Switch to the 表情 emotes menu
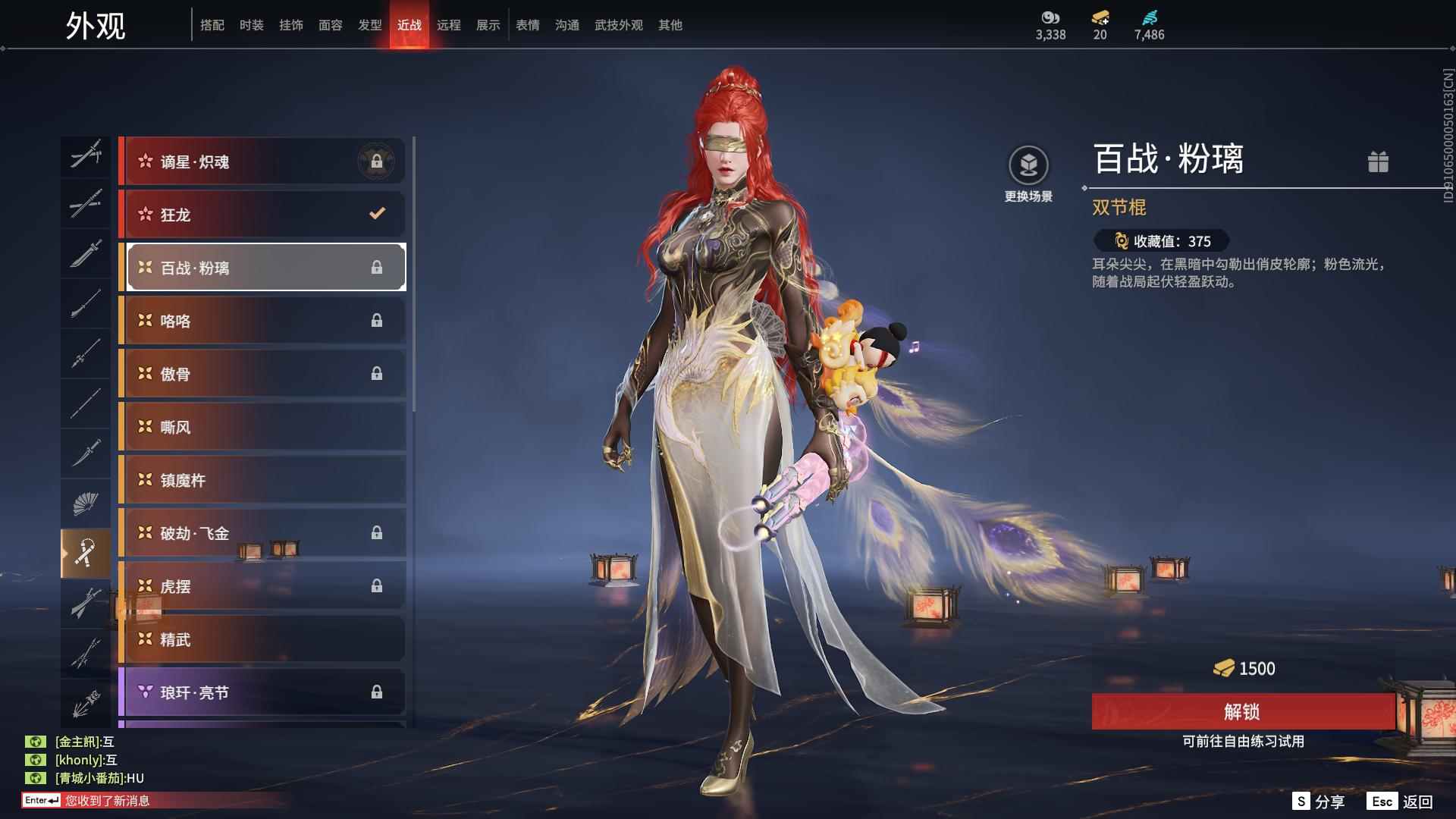The image size is (1456, 819). [x=527, y=24]
